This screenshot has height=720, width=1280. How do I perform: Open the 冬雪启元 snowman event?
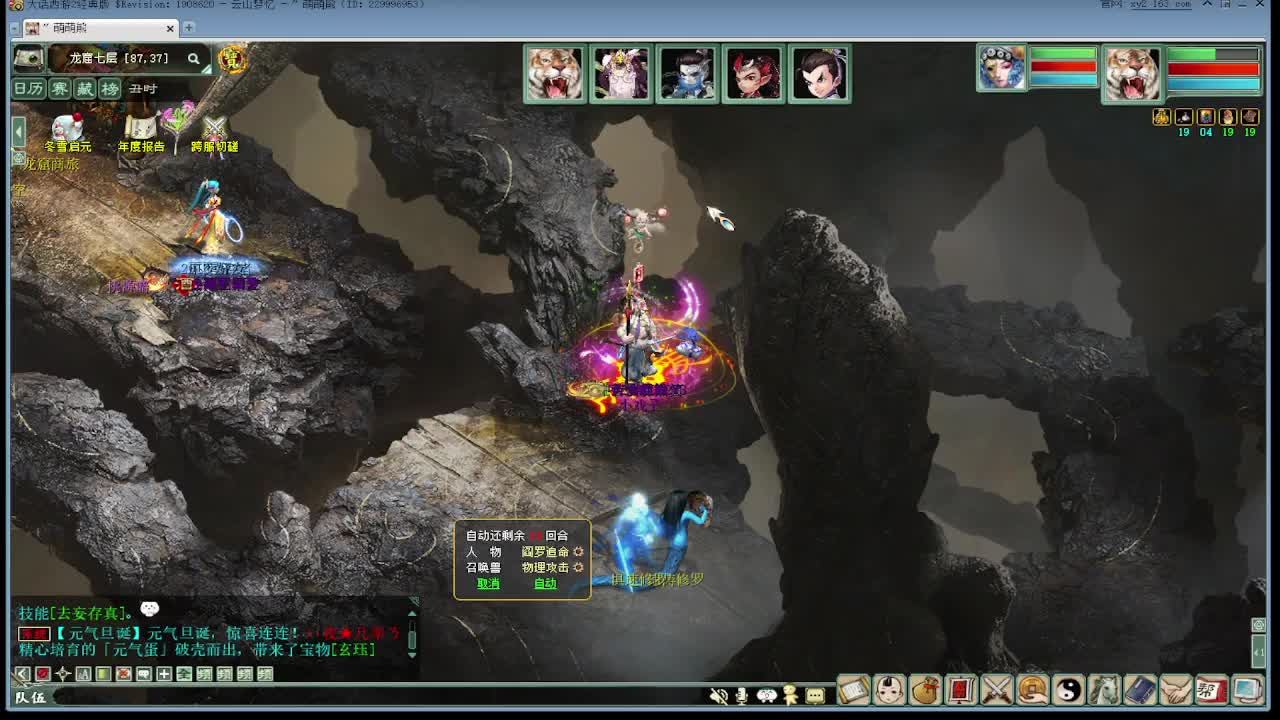point(67,132)
